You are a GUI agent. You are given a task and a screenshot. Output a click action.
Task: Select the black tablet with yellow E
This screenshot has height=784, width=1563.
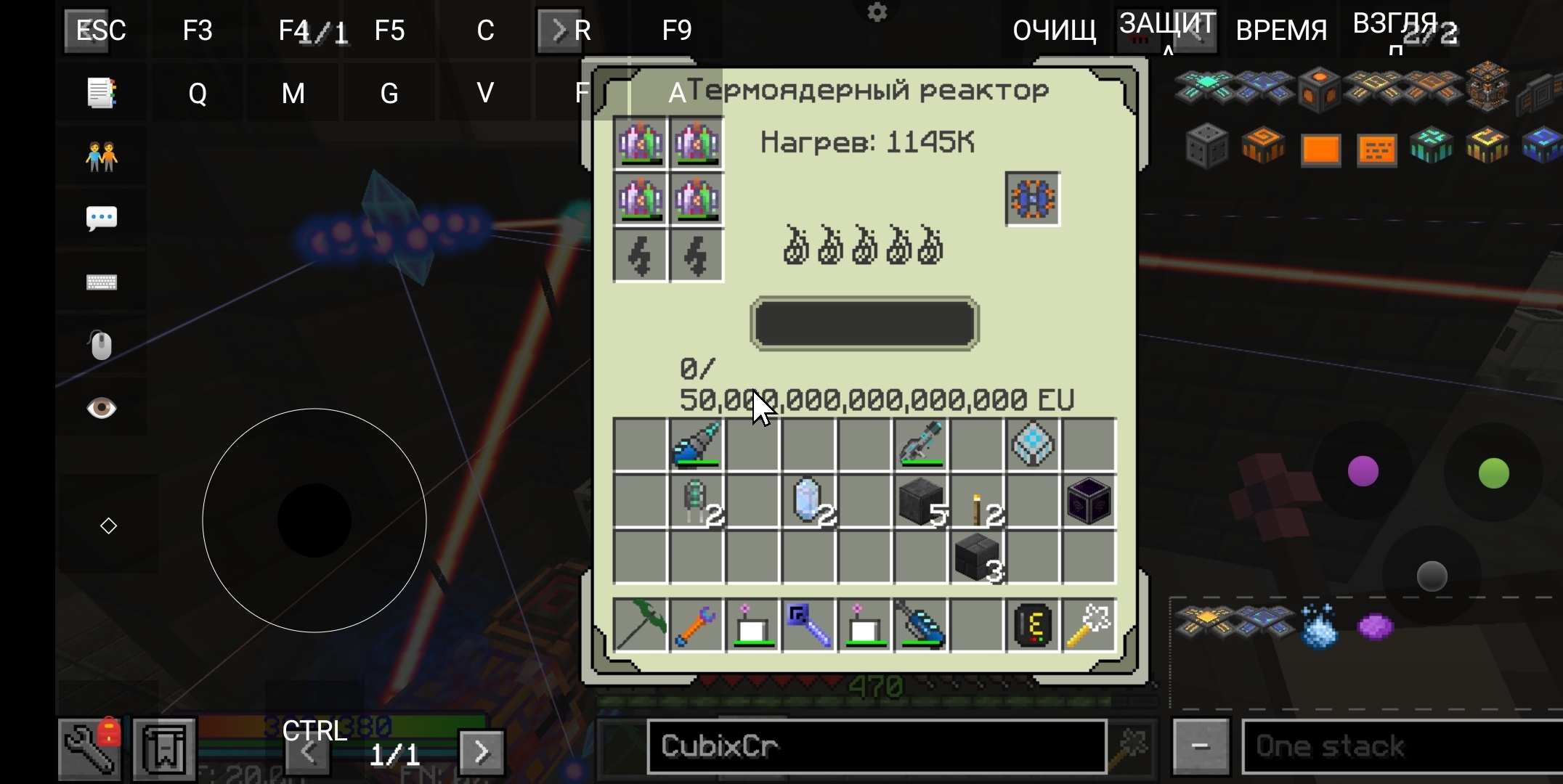click(x=1033, y=624)
